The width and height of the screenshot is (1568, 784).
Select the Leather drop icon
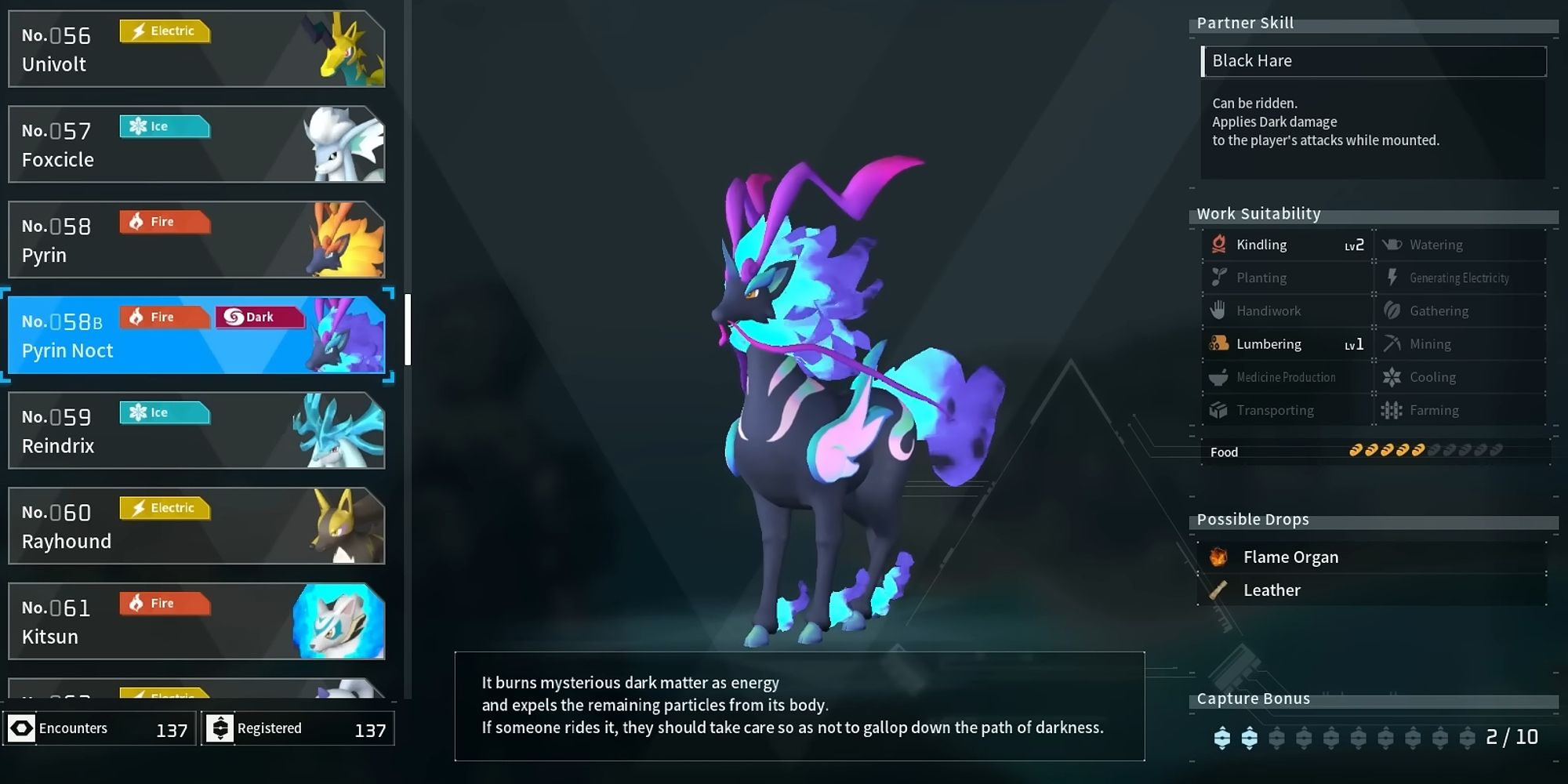coord(1218,590)
